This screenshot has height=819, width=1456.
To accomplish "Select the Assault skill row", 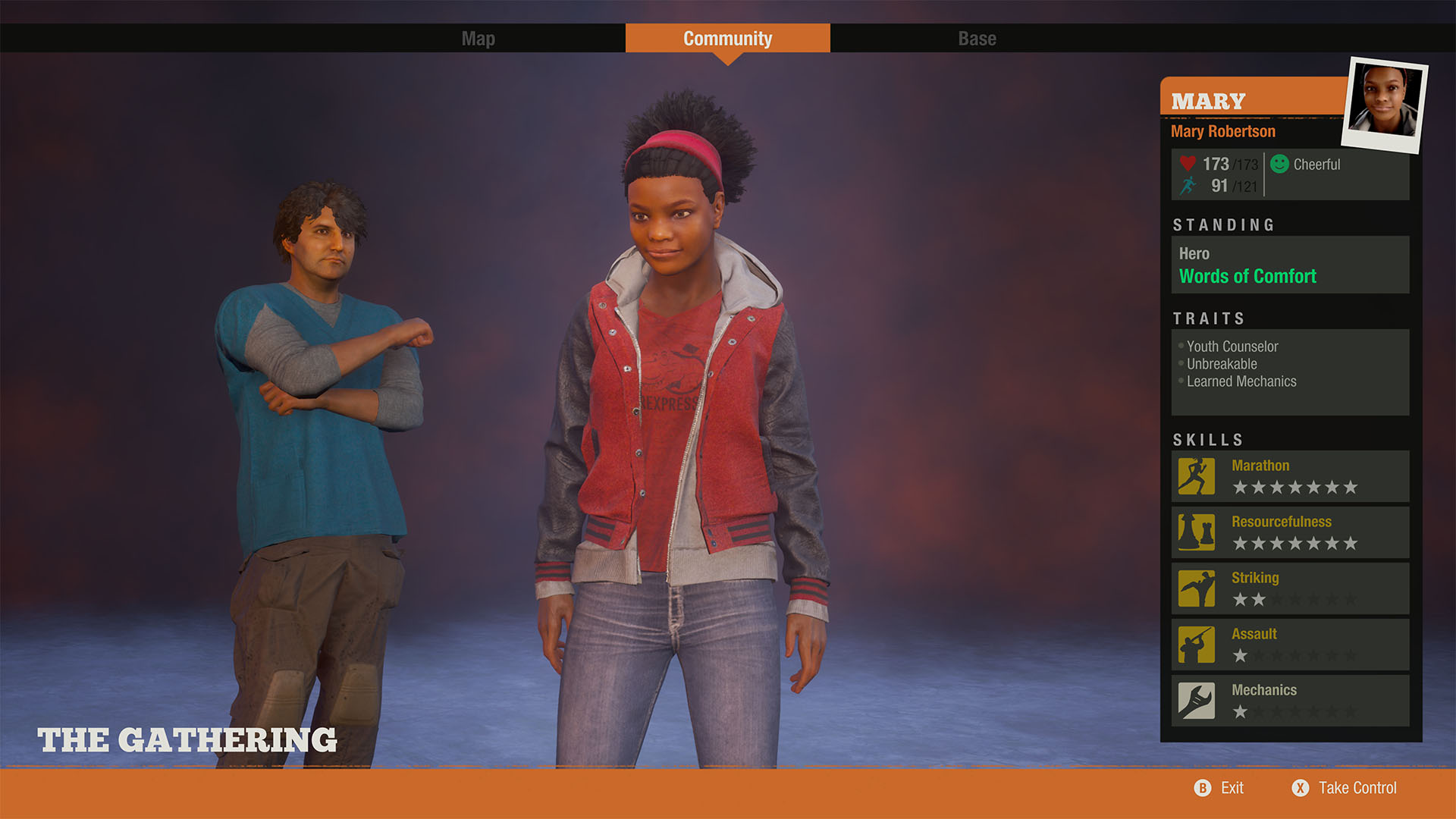I will 1290,645.
